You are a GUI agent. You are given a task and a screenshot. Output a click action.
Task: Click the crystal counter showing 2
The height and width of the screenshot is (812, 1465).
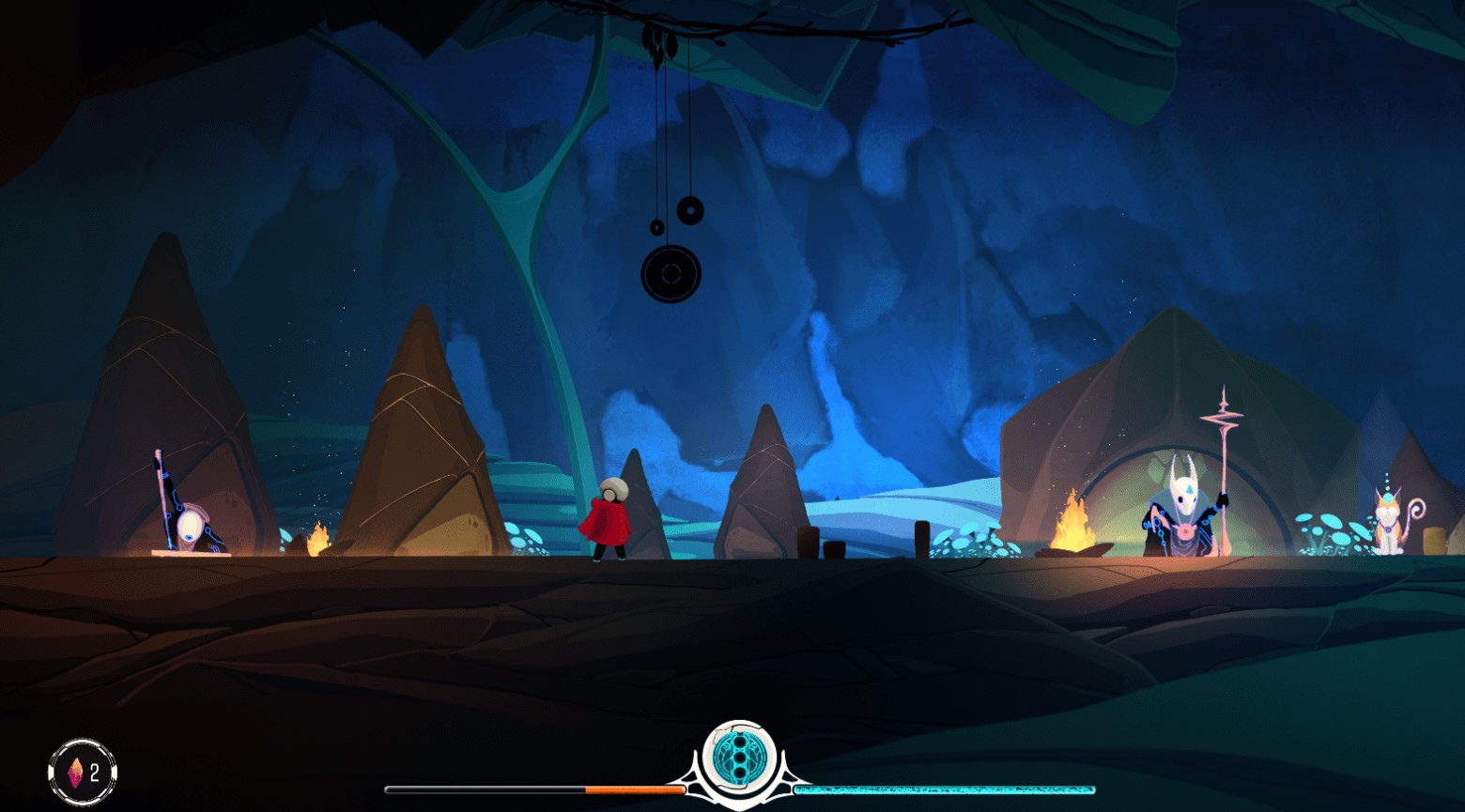(x=80, y=772)
